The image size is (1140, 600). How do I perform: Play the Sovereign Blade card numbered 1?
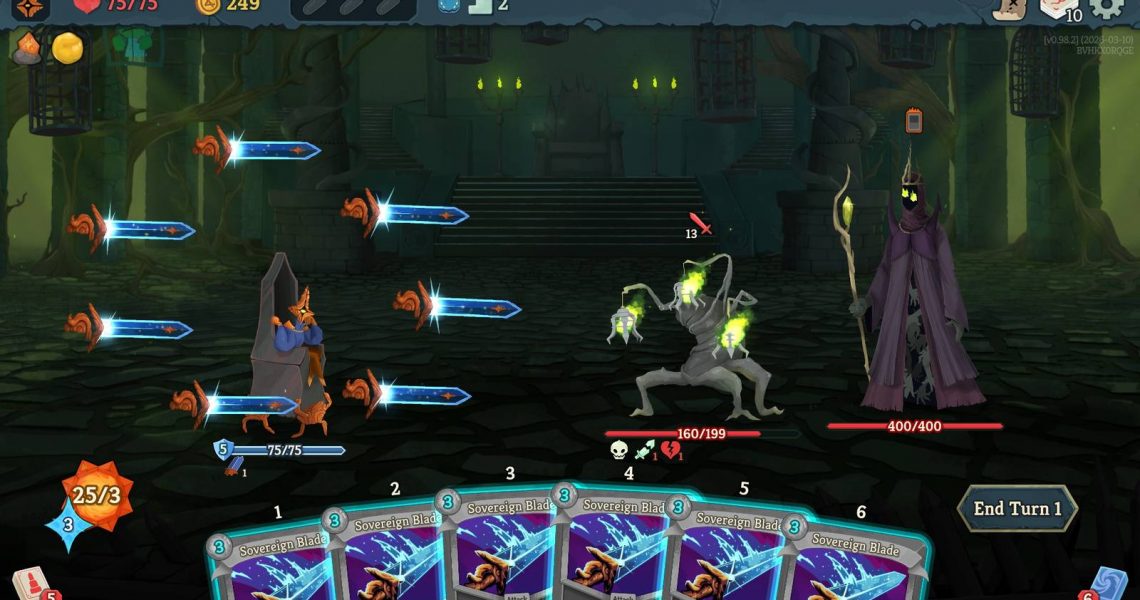pyautogui.click(x=265, y=565)
